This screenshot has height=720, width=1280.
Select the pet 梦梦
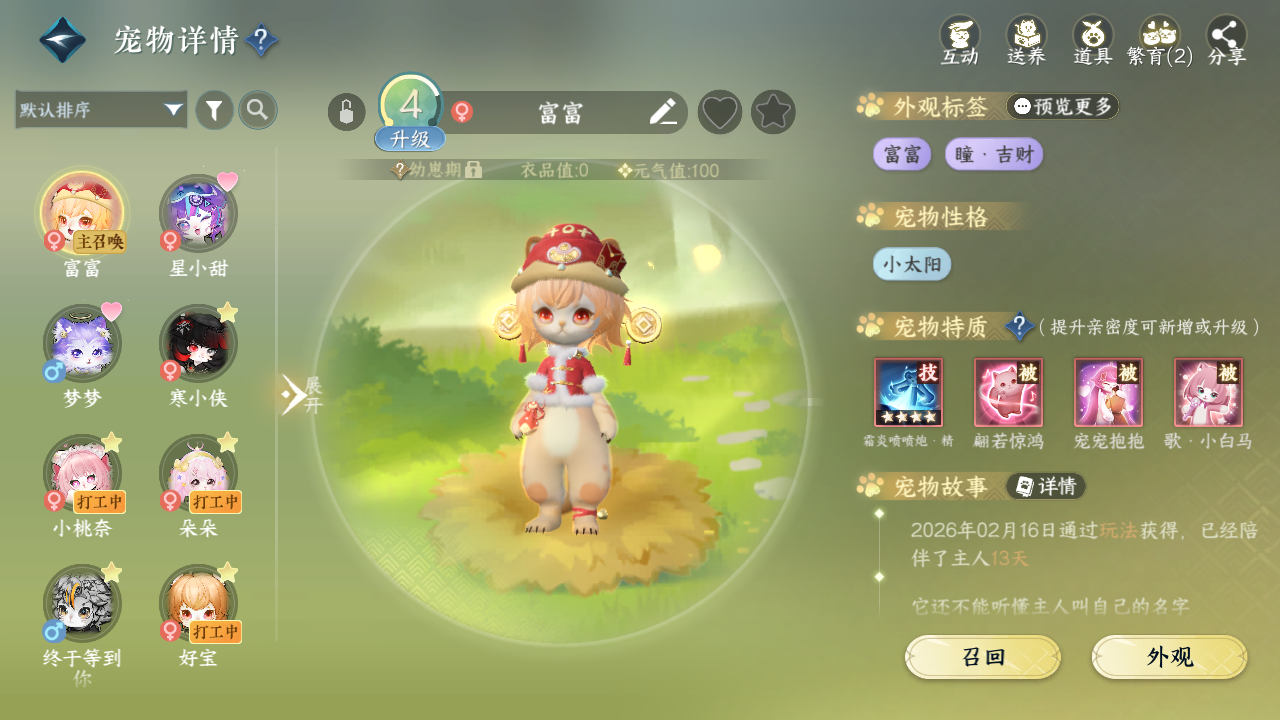(x=83, y=344)
